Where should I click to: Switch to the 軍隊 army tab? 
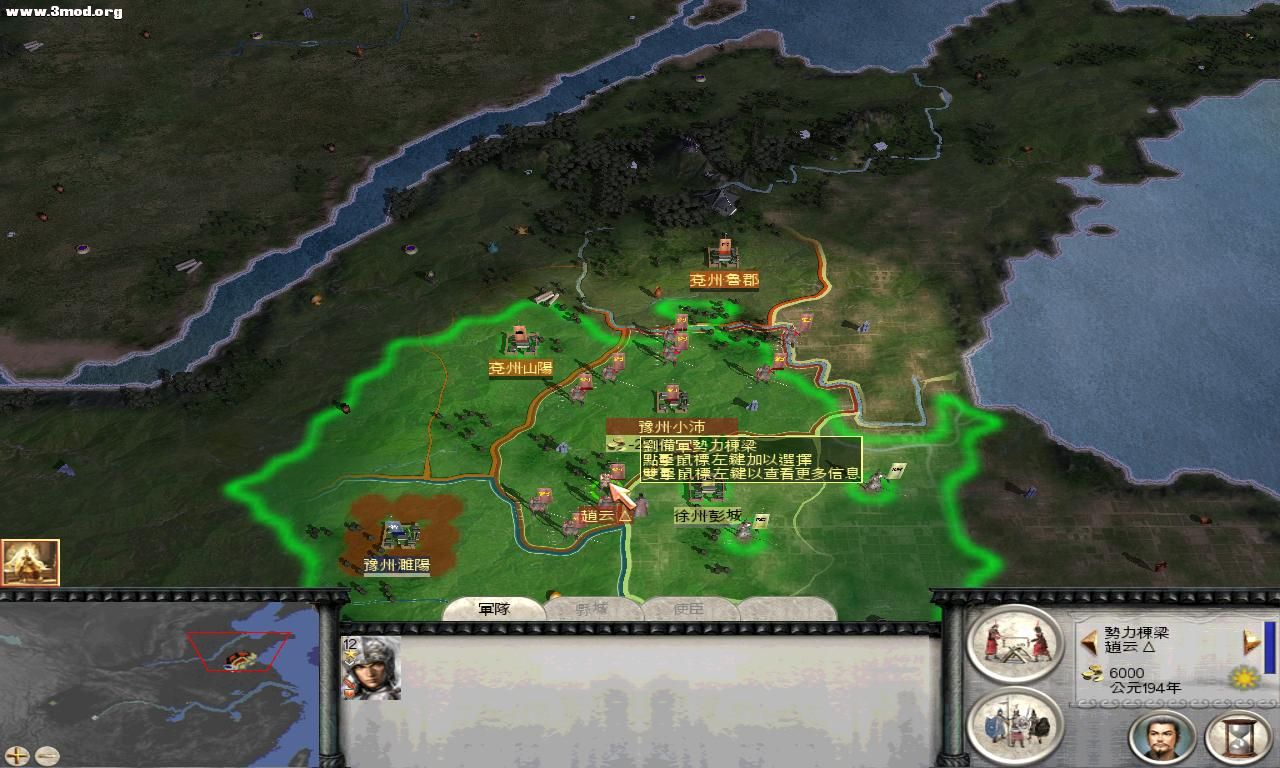(495, 608)
